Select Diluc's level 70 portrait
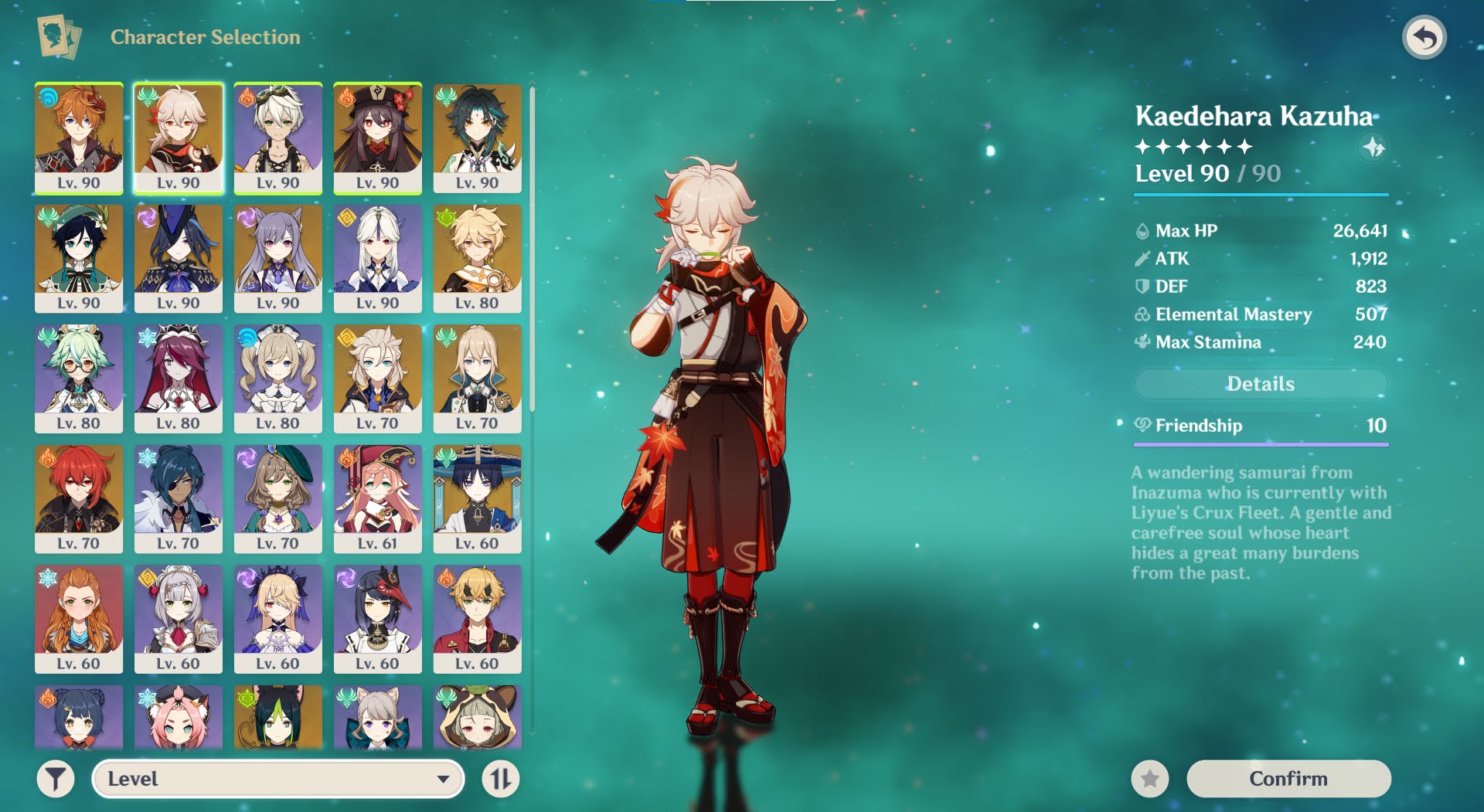This screenshot has height=812, width=1484. pos(79,498)
